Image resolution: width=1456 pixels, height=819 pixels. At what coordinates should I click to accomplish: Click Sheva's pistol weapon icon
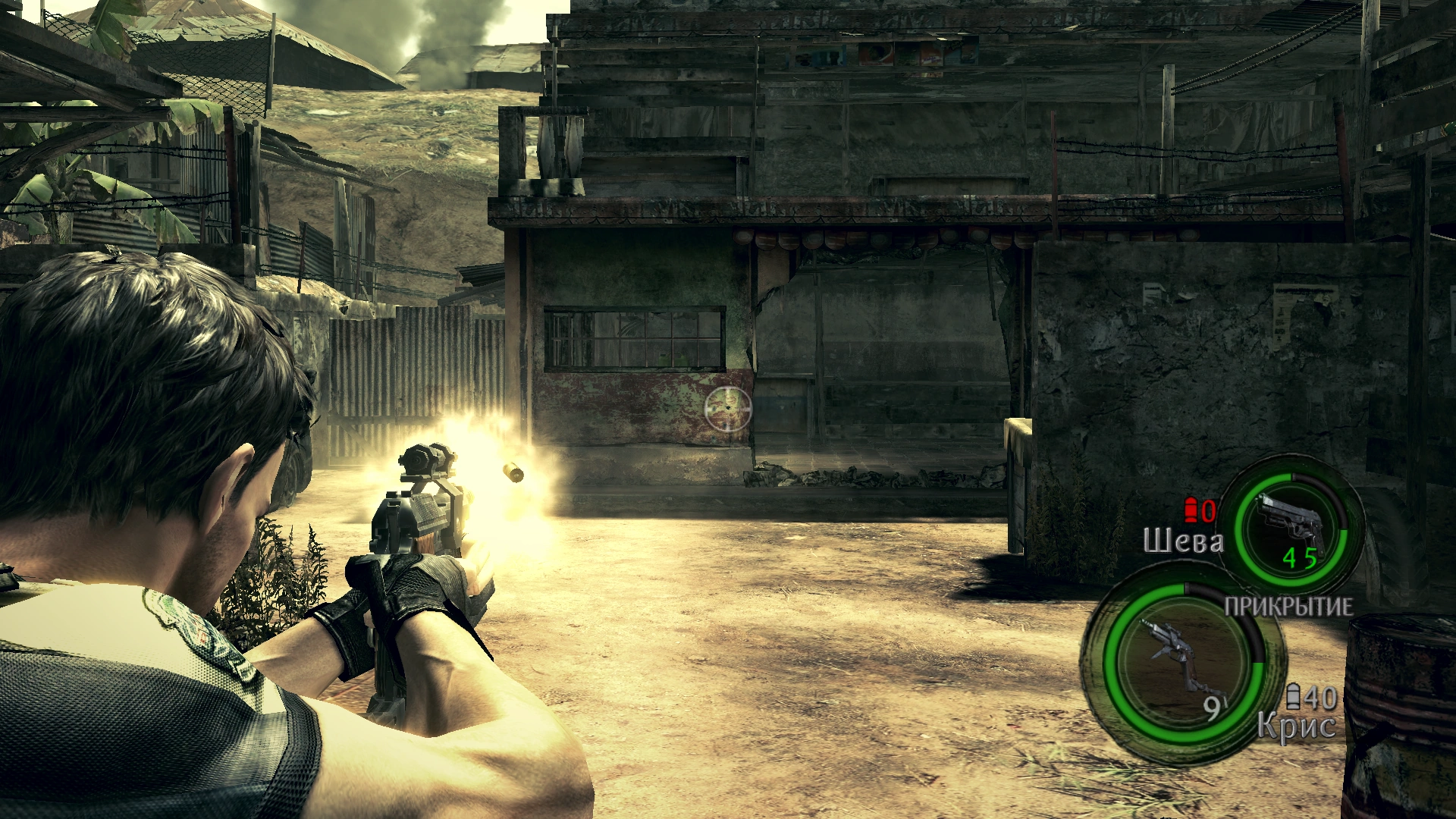tap(1291, 525)
